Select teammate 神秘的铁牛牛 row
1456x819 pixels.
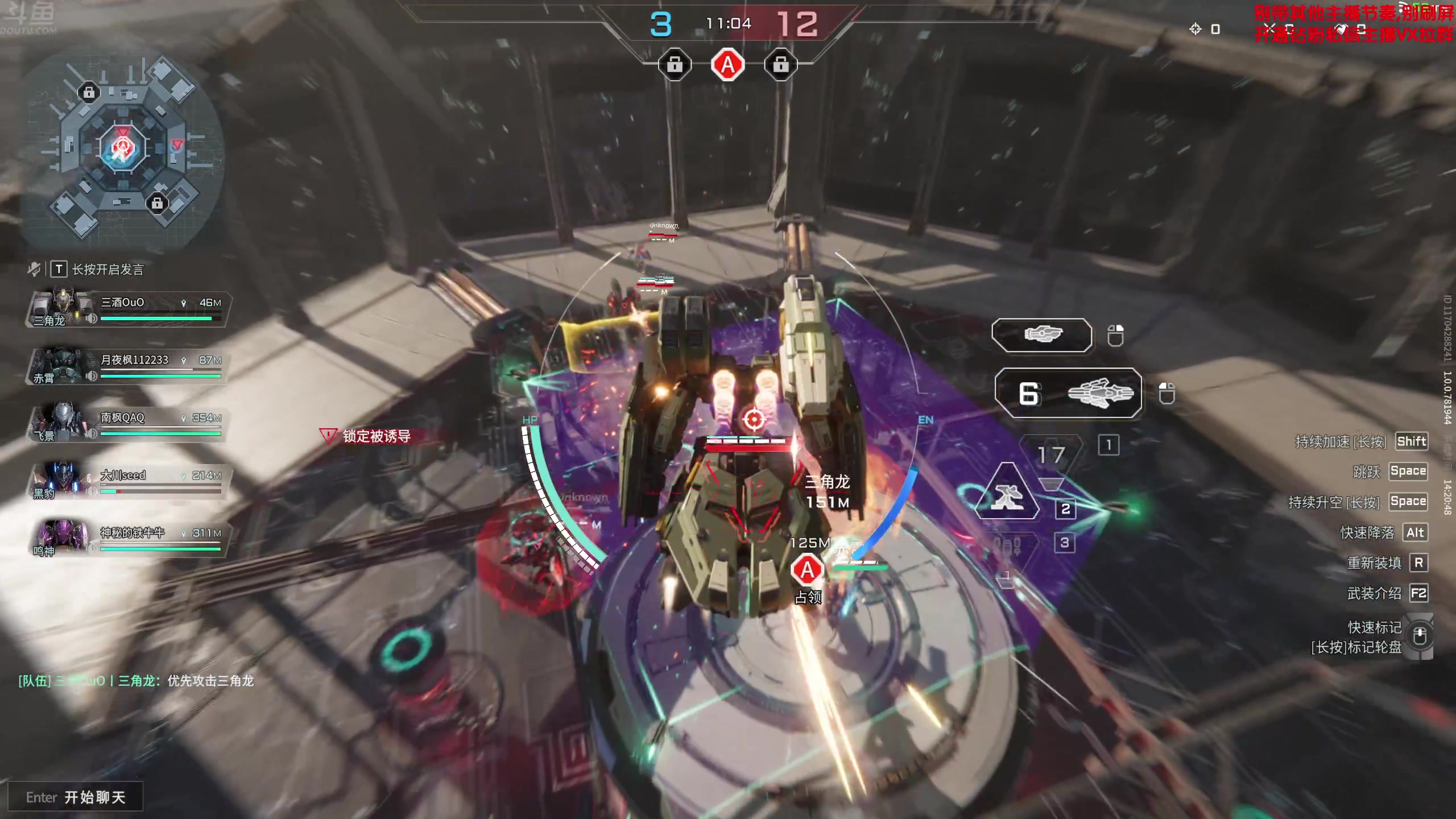(x=129, y=539)
